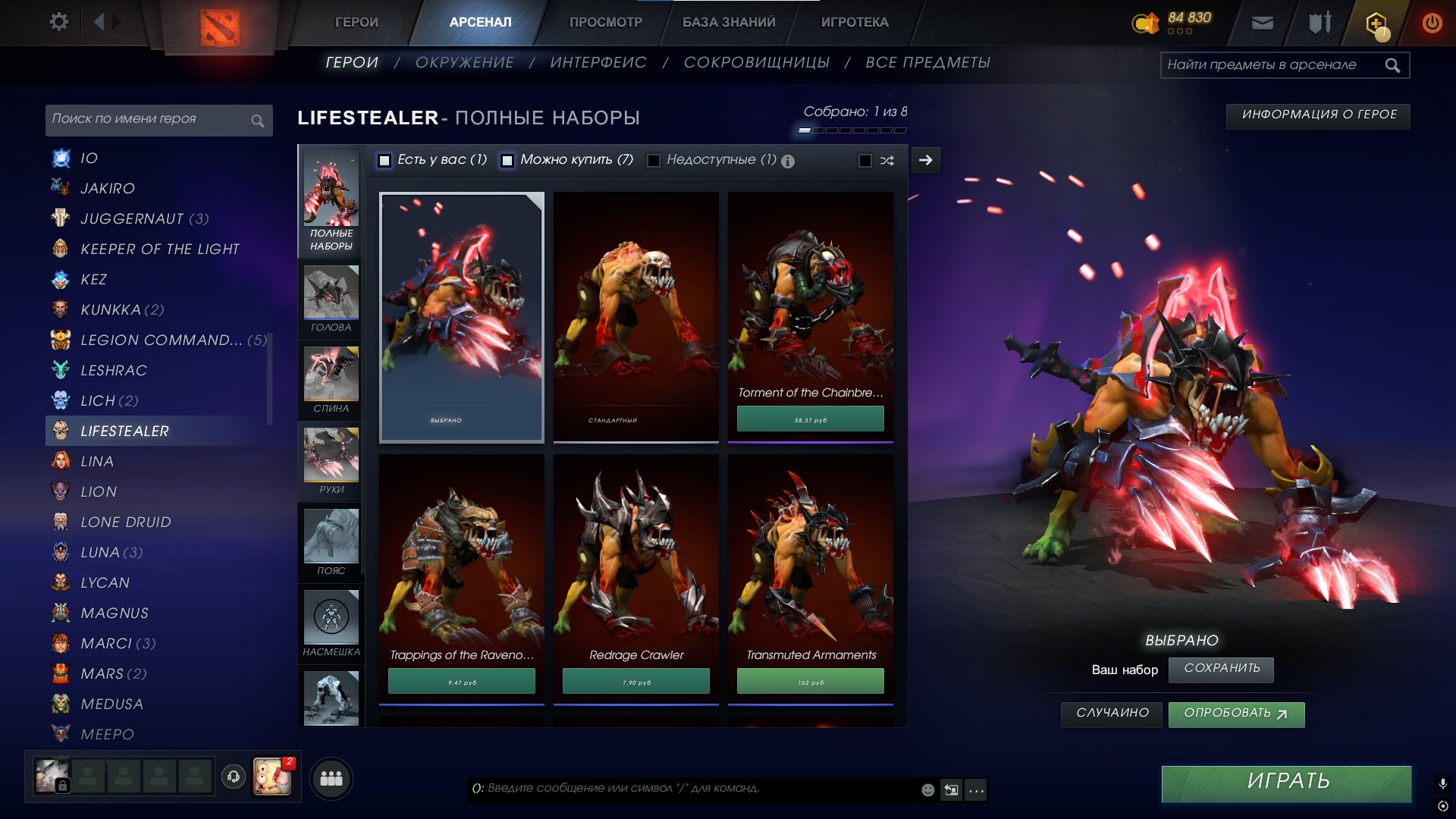Open the ПРОСМОТР tab
This screenshot has height=819, width=1456.
click(605, 23)
